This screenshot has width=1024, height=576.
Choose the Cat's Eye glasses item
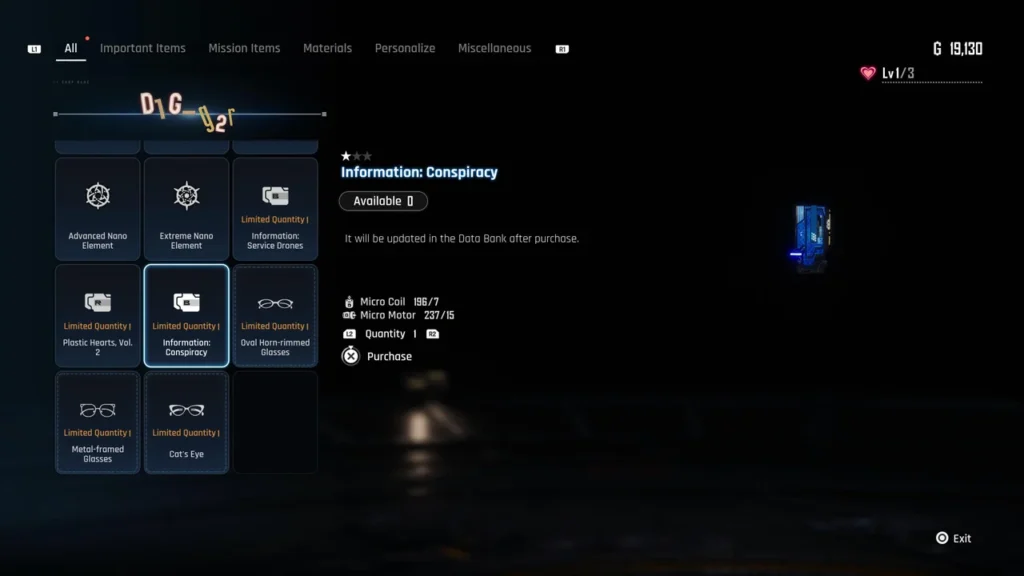187,422
